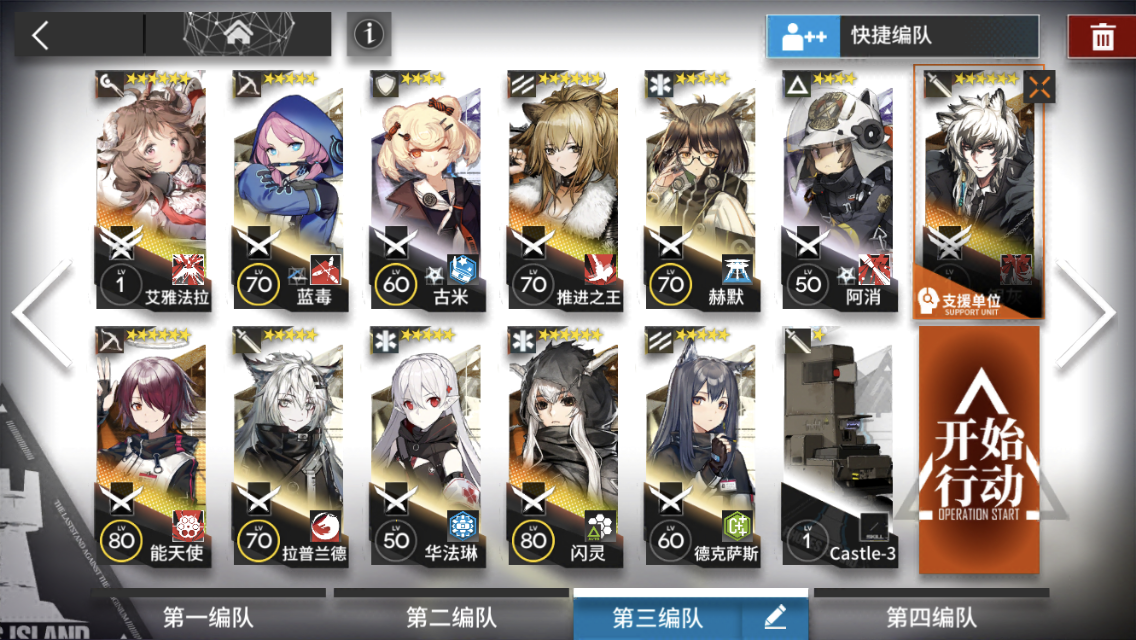Rename squad with the pencil edit icon

tap(774, 617)
